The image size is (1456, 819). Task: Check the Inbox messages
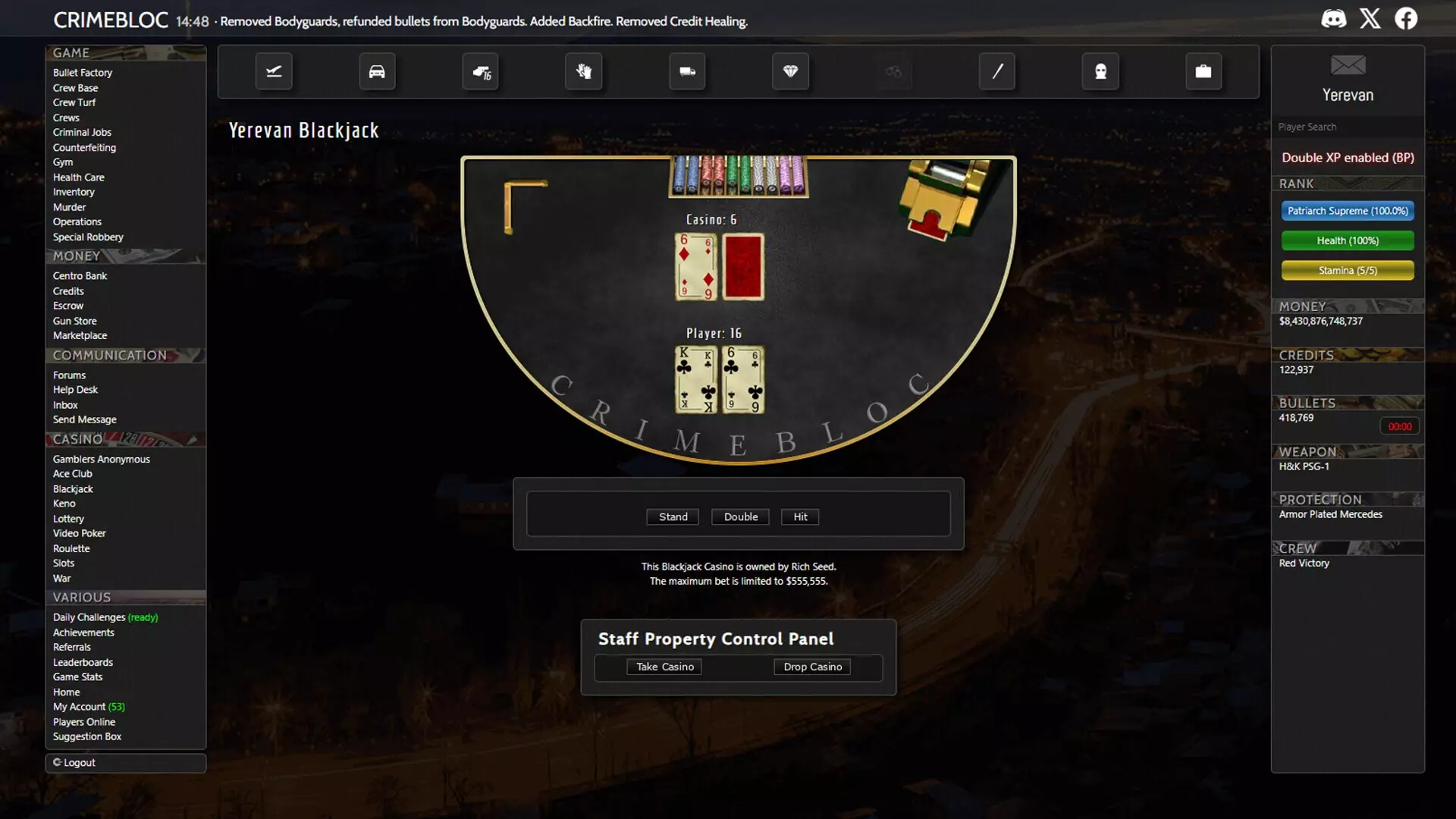point(65,405)
